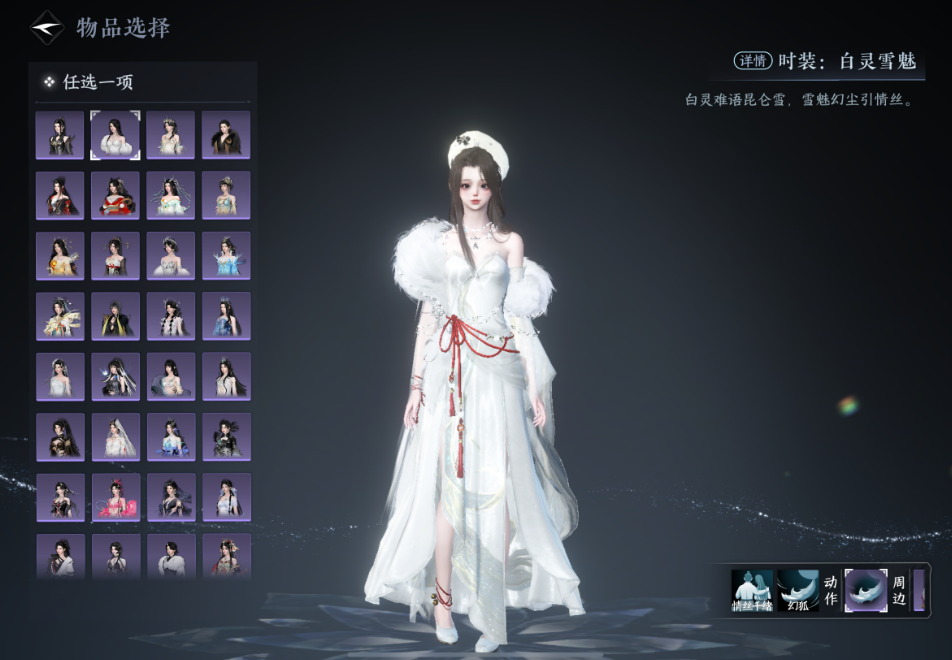Pick the black and yellow hooded robe outfit
Image resolution: width=952 pixels, height=660 pixels.
click(x=116, y=316)
